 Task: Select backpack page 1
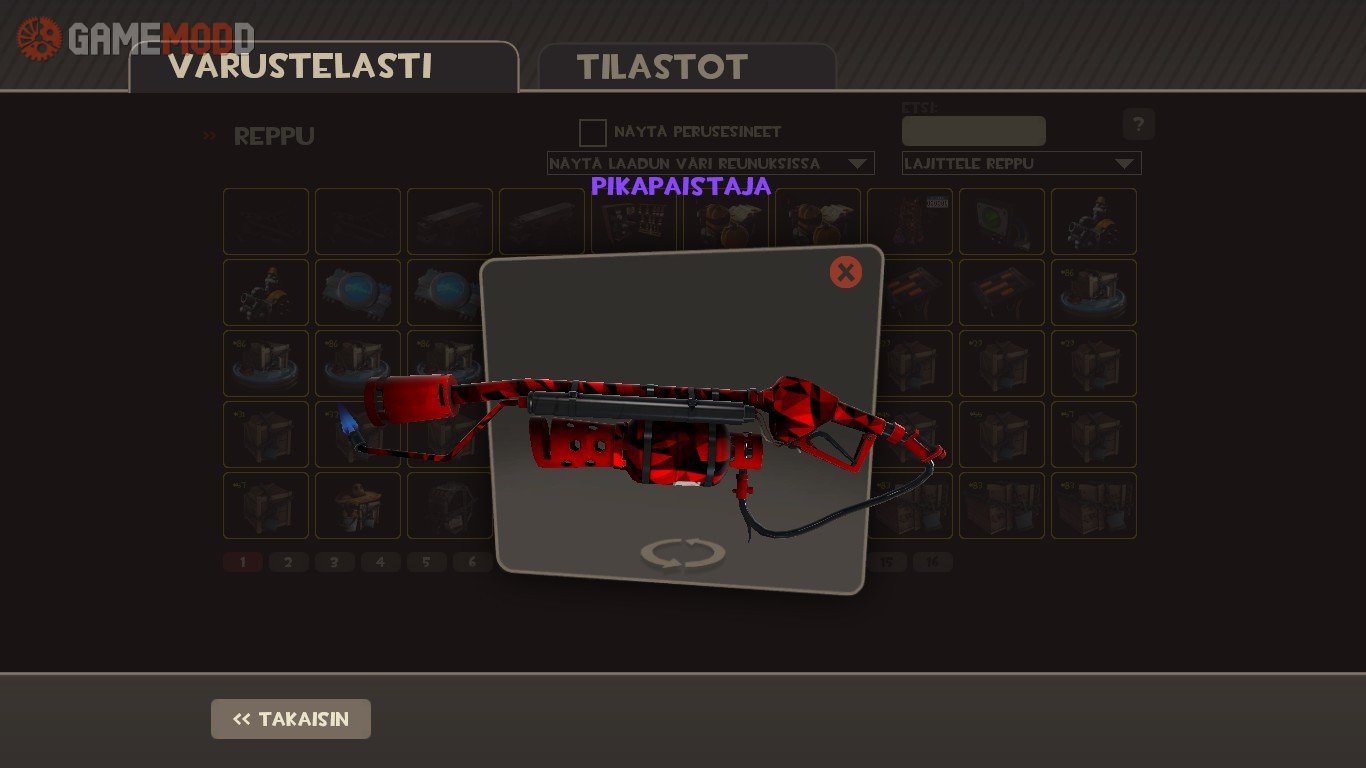click(242, 562)
